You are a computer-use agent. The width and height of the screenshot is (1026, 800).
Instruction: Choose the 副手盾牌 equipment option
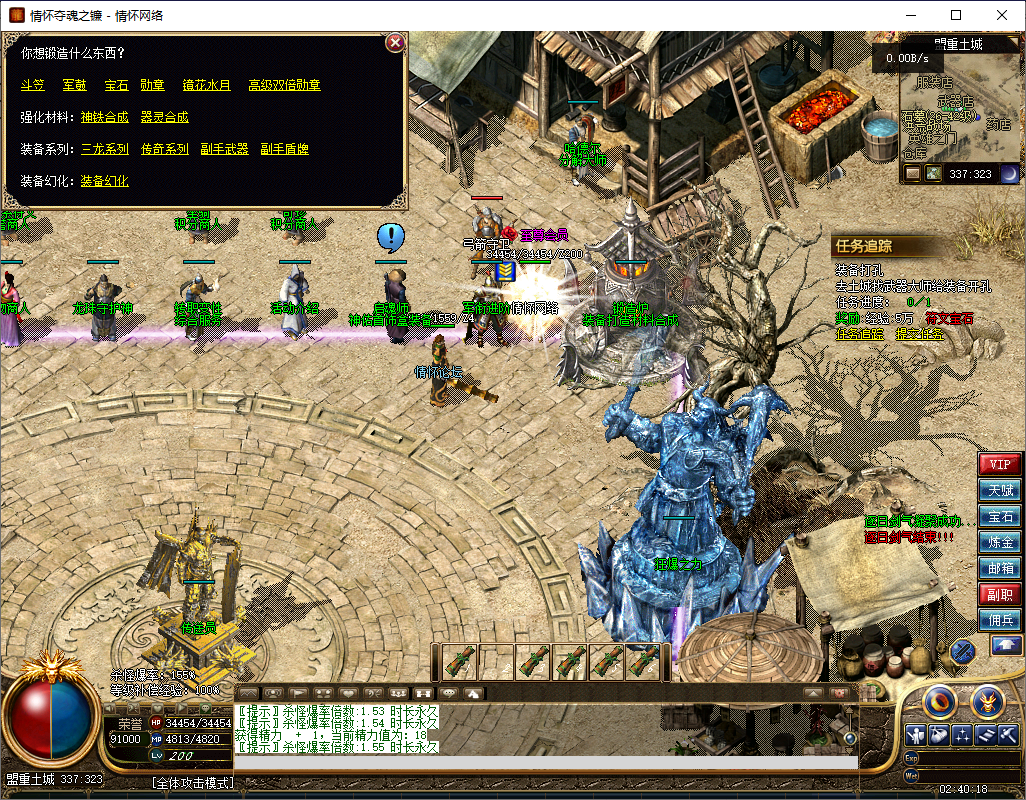click(285, 149)
